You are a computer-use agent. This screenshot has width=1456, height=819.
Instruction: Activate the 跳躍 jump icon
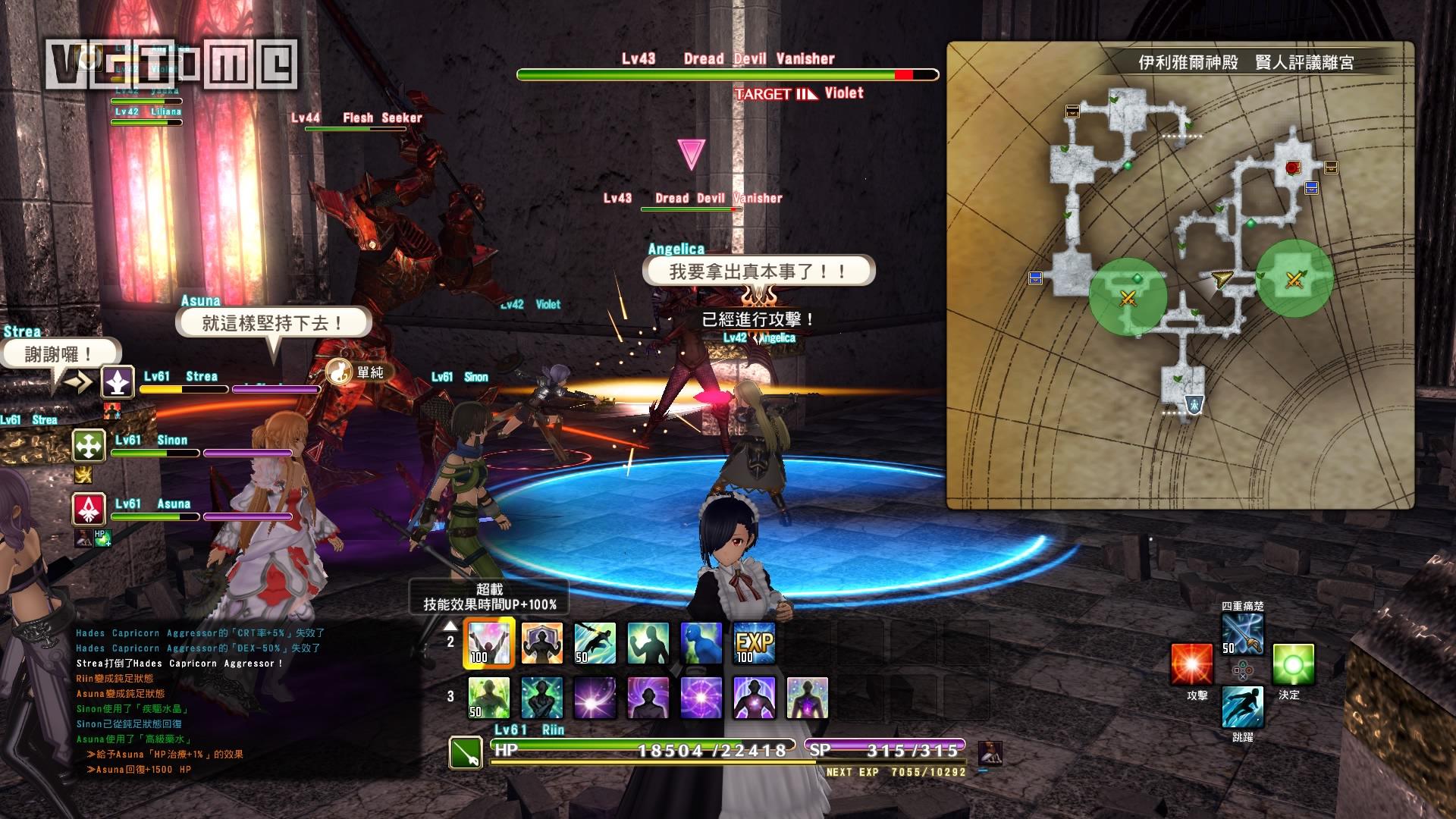pyautogui.click(x=1242, y=707)
